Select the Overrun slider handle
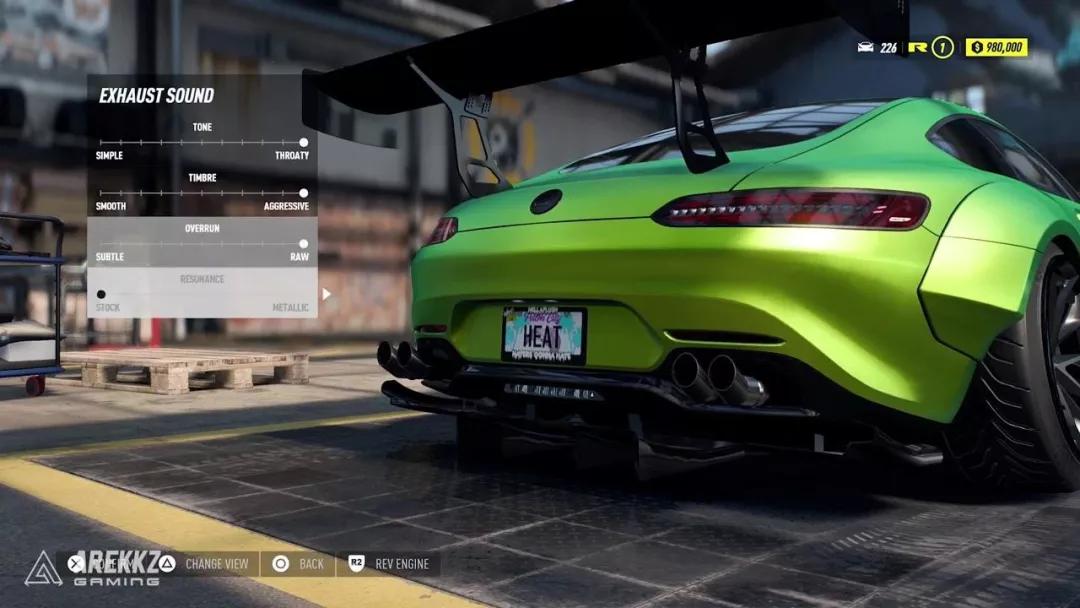This screenshot has width=1080, height=608. [x=303, y=243]
